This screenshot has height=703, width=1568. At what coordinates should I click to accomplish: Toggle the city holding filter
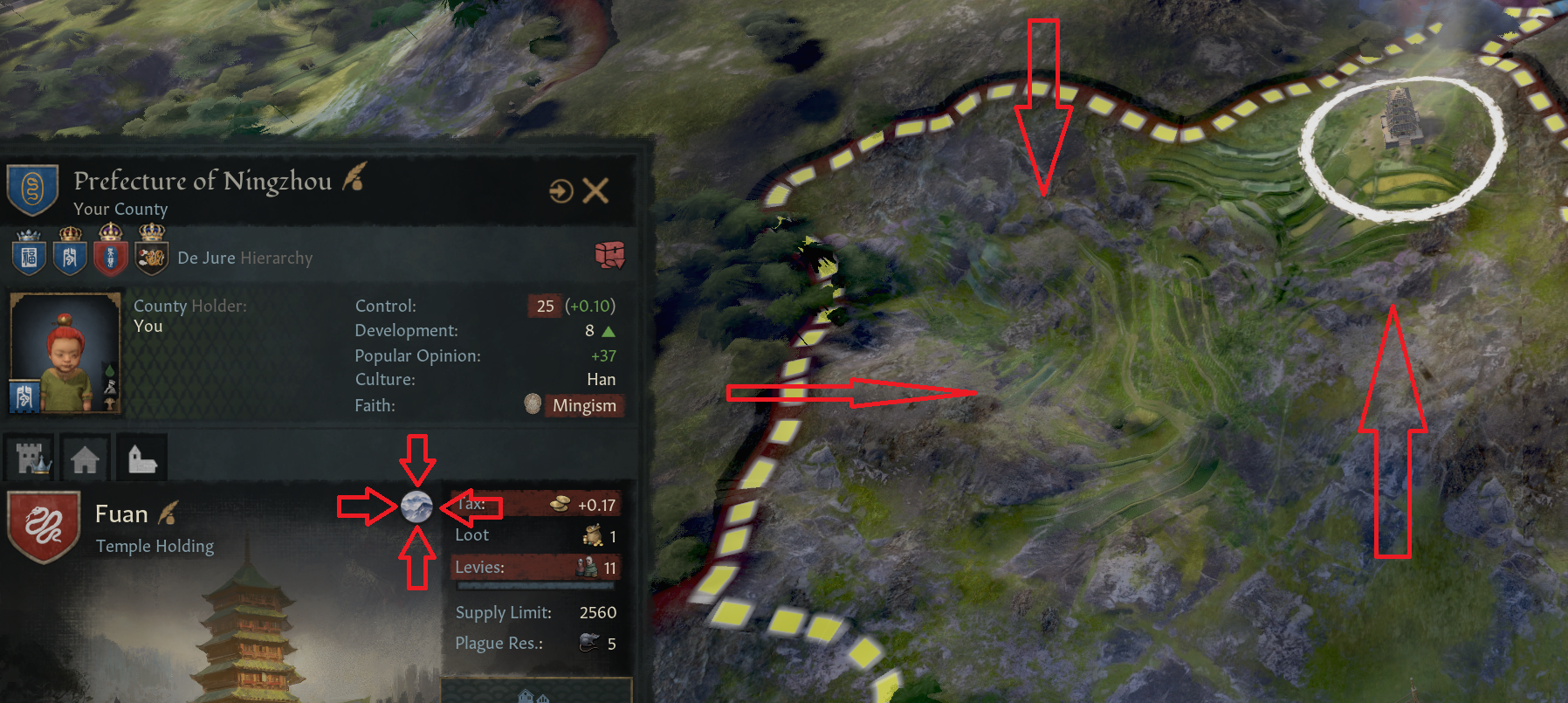pos(85,457)
